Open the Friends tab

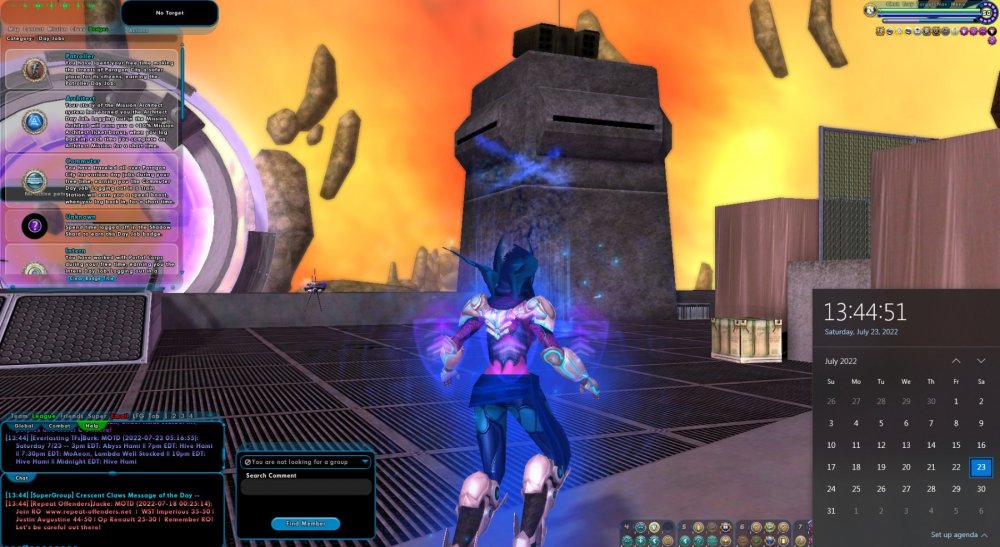coord(72,416)
